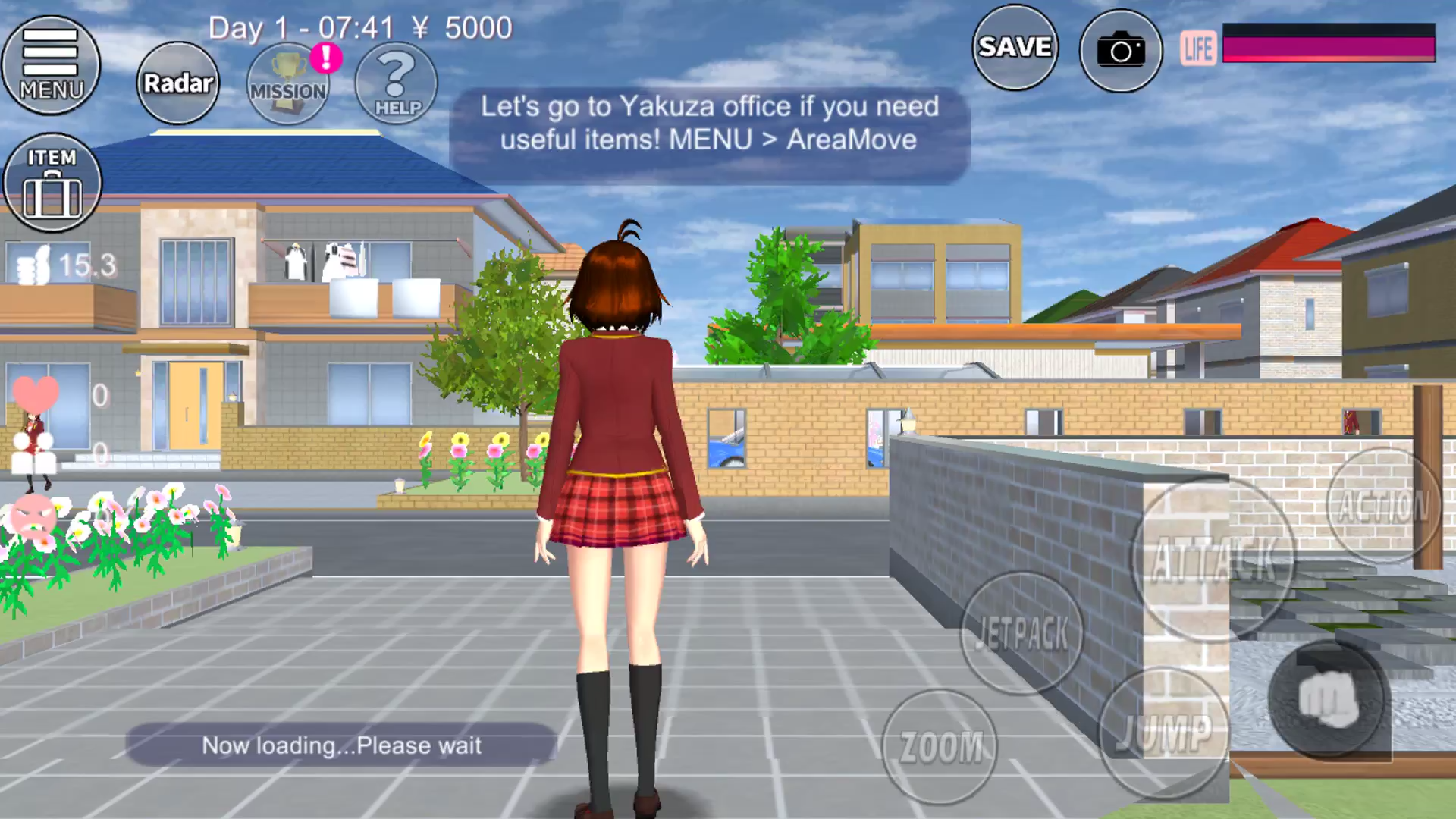Tap the small character figure icon

pyautogui.click(x=33, y=453)
